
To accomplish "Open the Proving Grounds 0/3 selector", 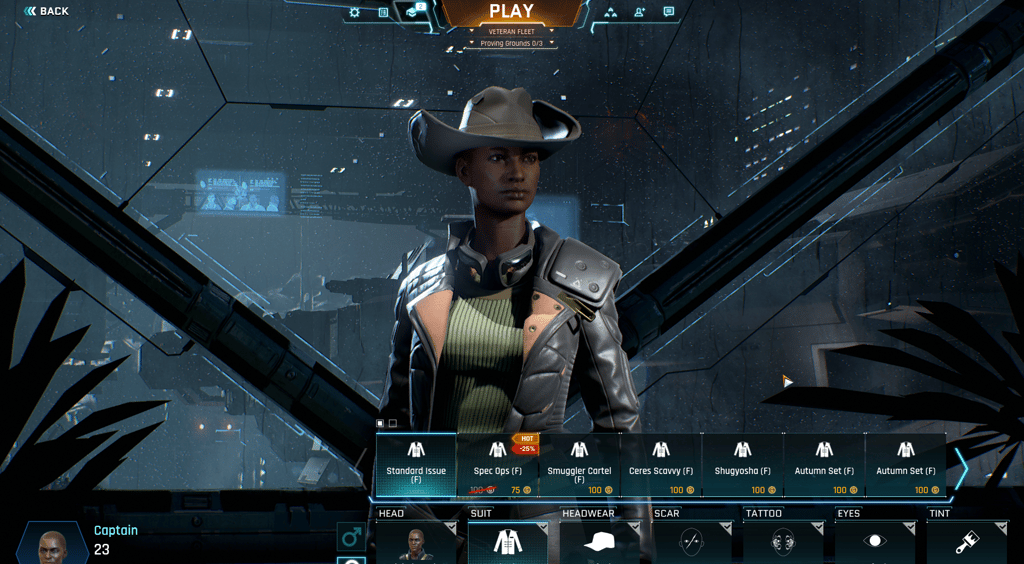I will 511,44.
